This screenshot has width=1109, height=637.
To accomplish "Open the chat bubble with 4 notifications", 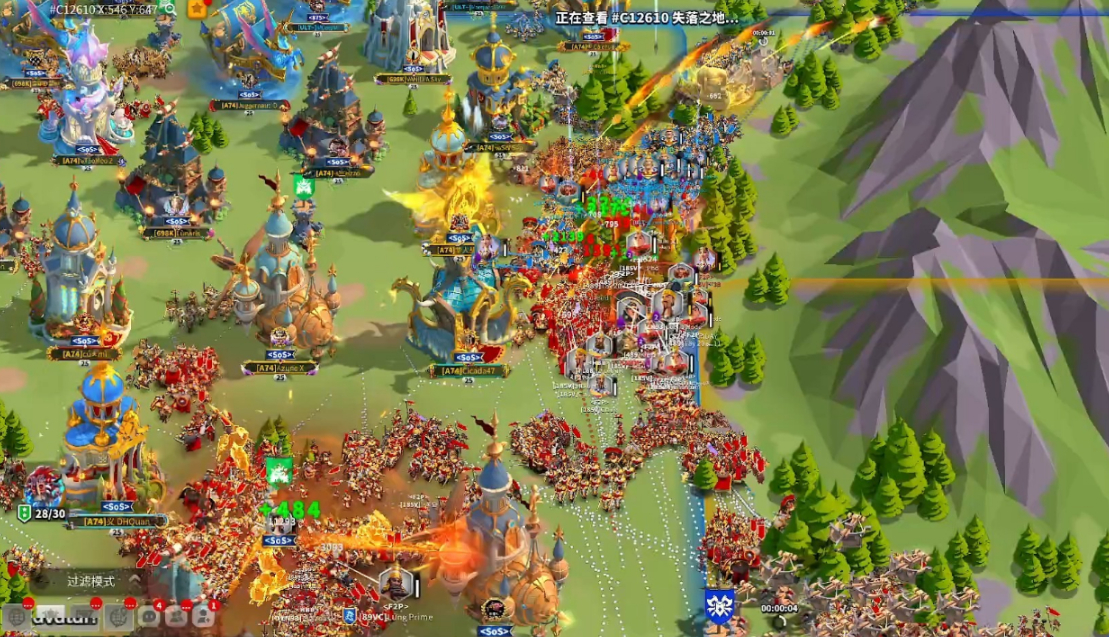I will (149, 616).
